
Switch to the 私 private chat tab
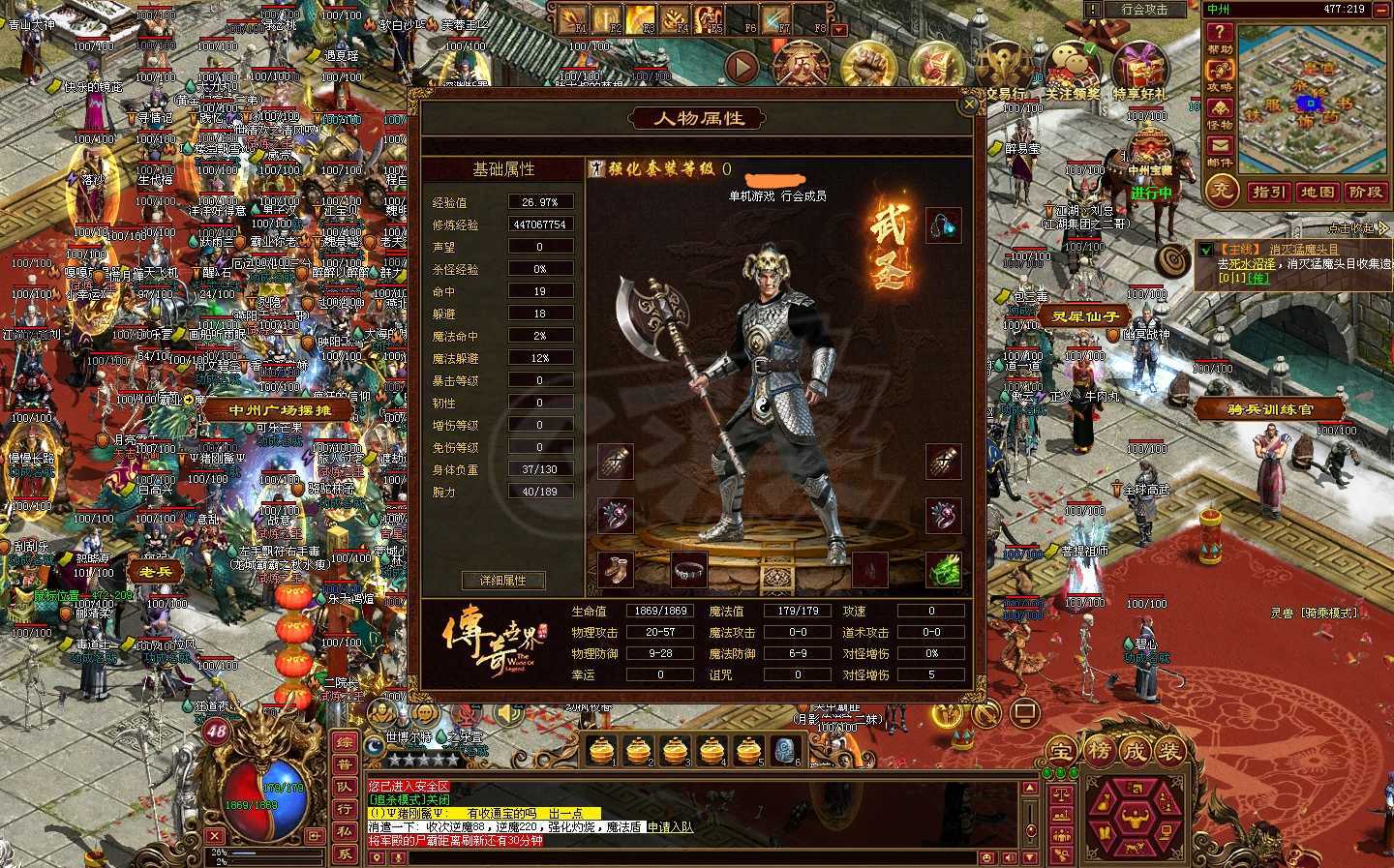(347, 828)
